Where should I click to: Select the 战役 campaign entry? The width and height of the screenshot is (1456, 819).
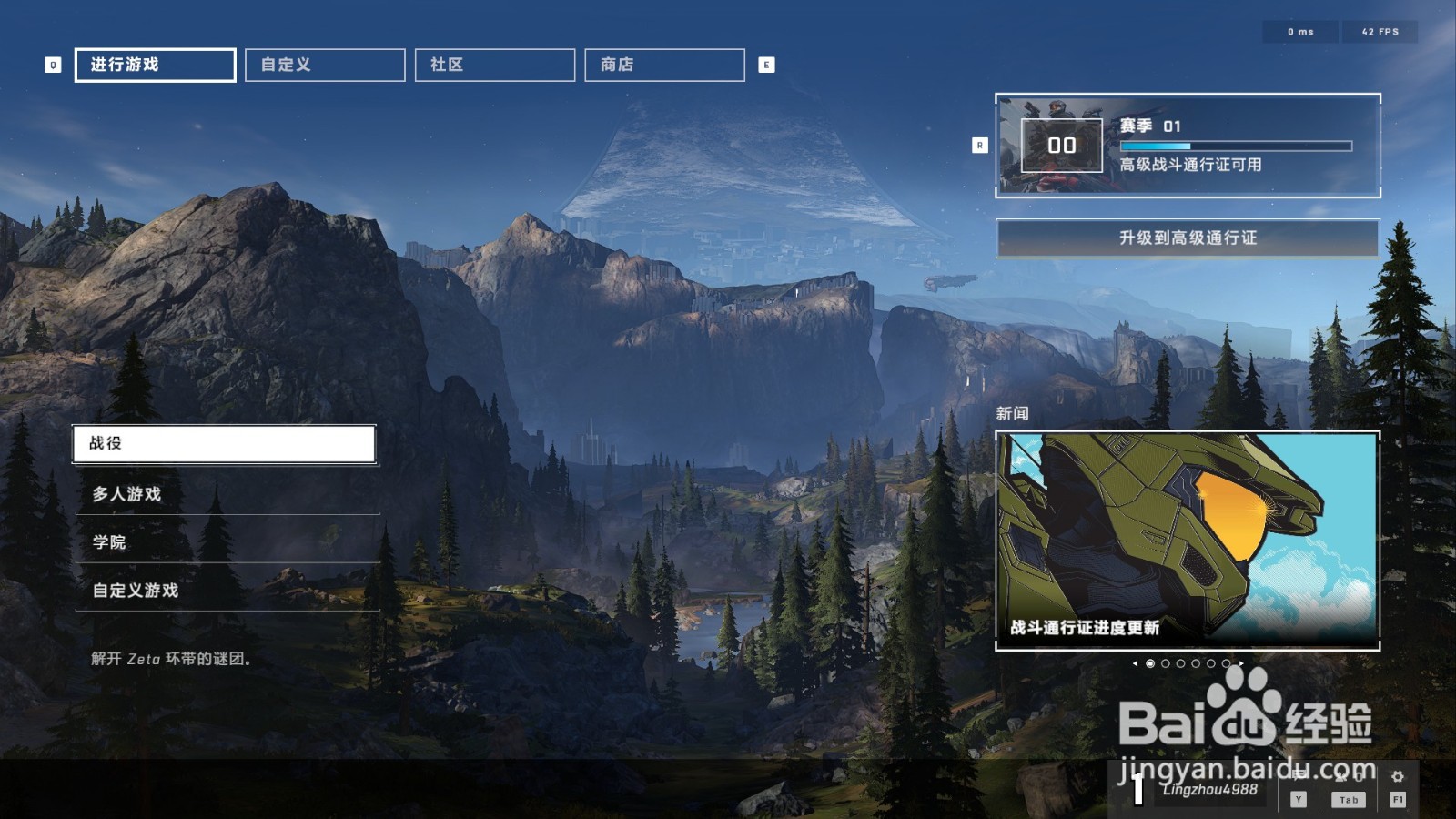224,444
